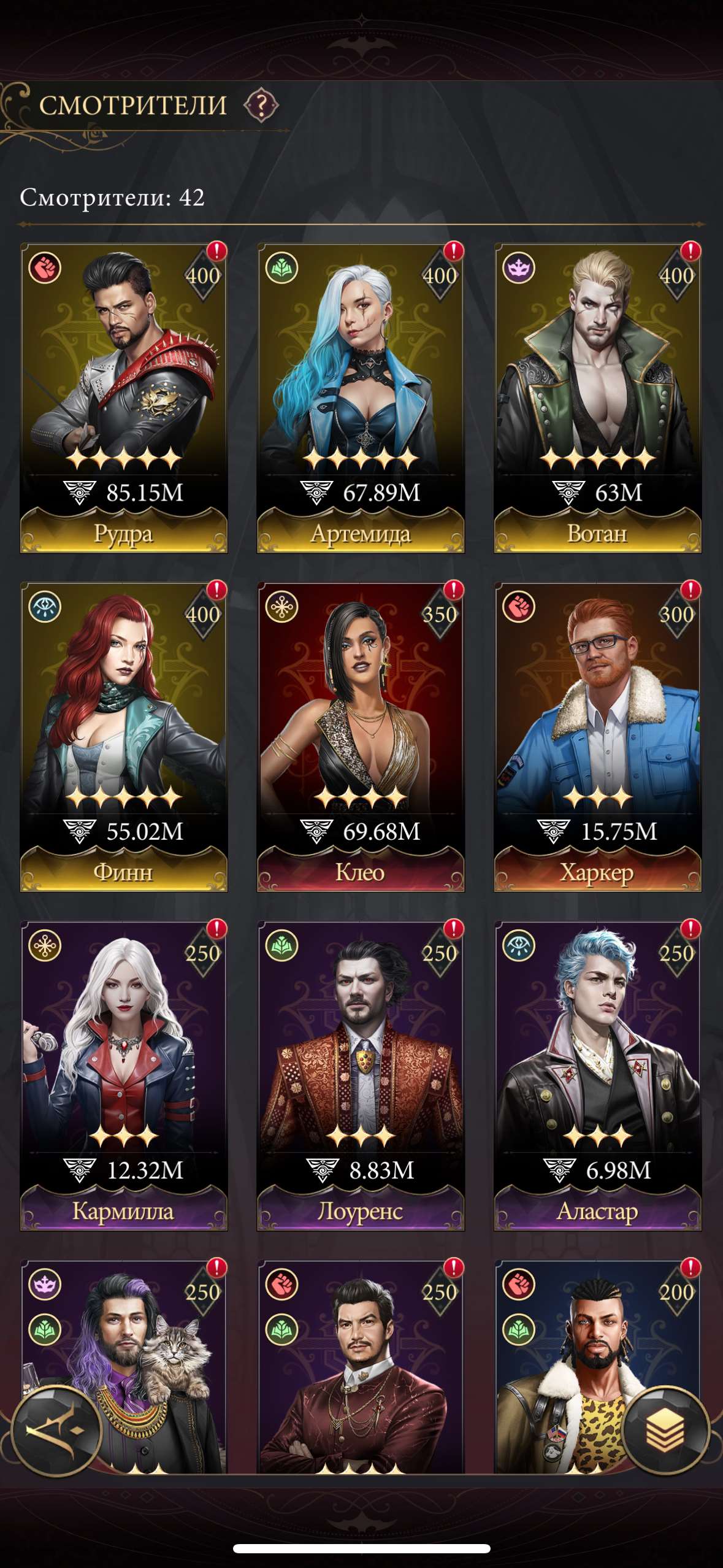
Task: Select the Рудра warden card
Action: click(124, 398)
